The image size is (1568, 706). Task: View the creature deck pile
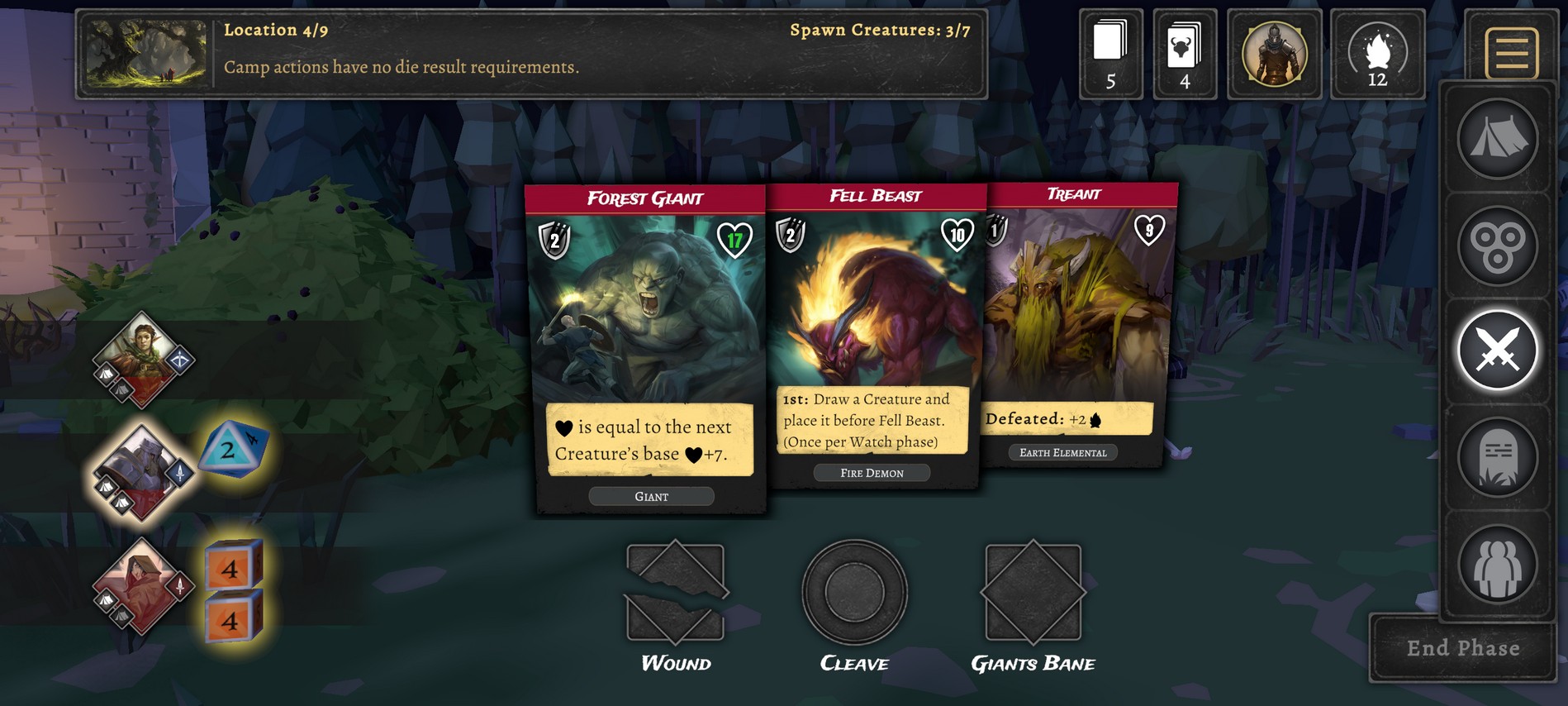tap(1184, 54)
